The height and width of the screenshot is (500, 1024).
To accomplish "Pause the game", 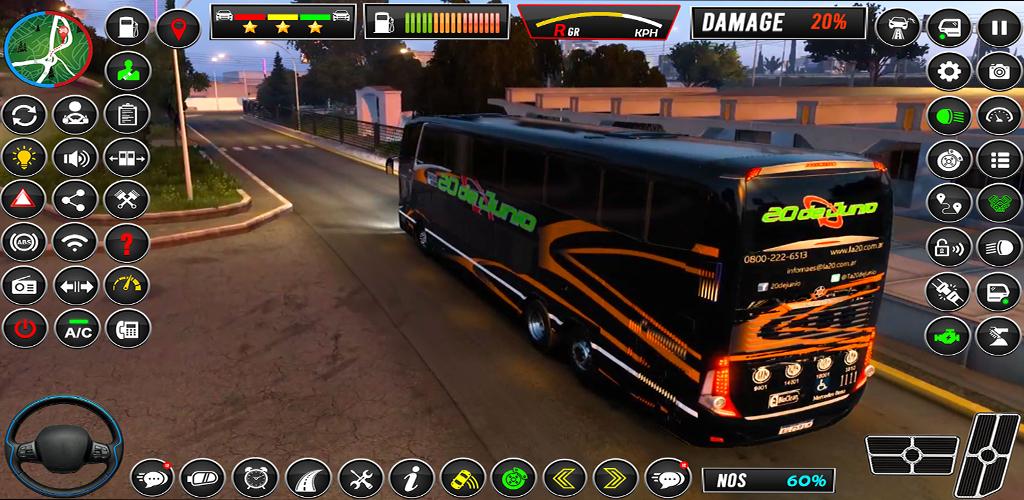I will point(998,27).
